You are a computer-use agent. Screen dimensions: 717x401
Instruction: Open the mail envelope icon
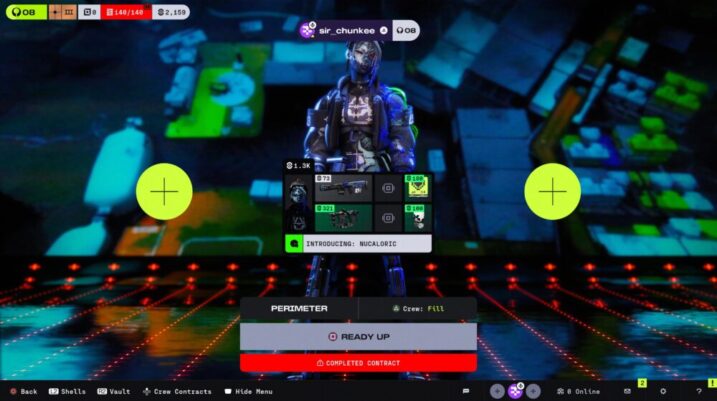click(627, 391)
